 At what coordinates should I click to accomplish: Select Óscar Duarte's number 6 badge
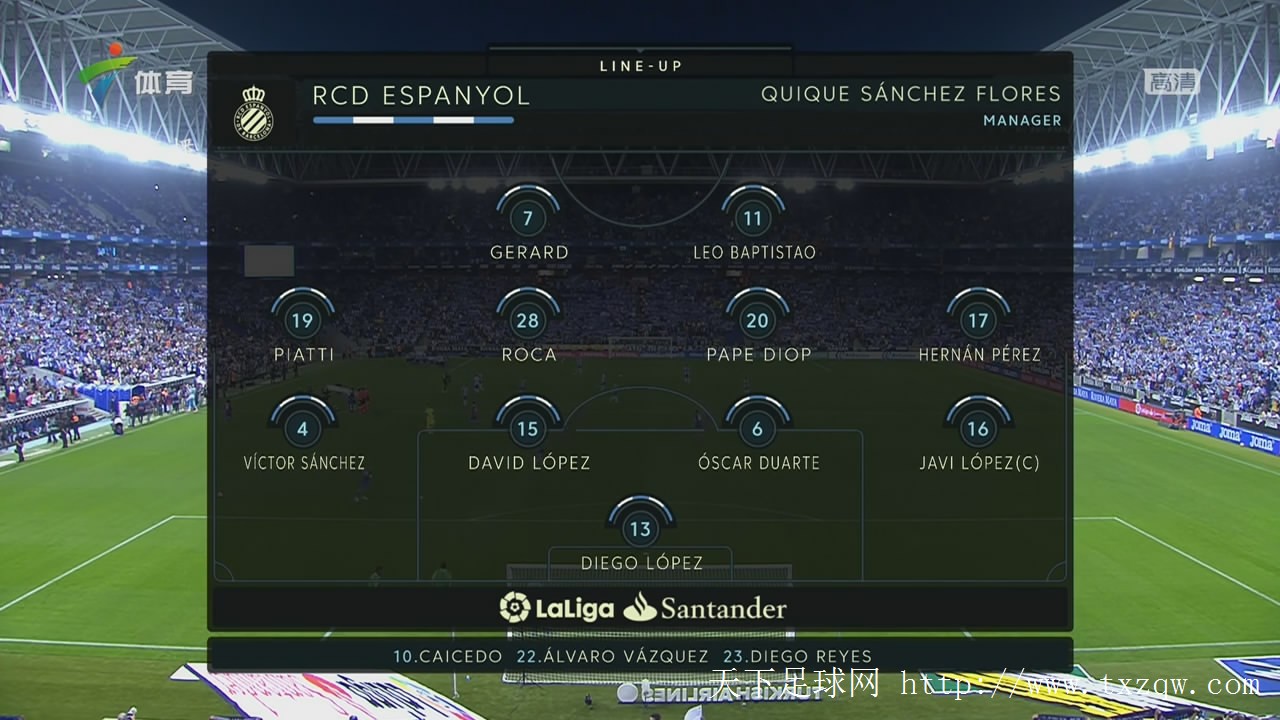click(x=758, y=429)
